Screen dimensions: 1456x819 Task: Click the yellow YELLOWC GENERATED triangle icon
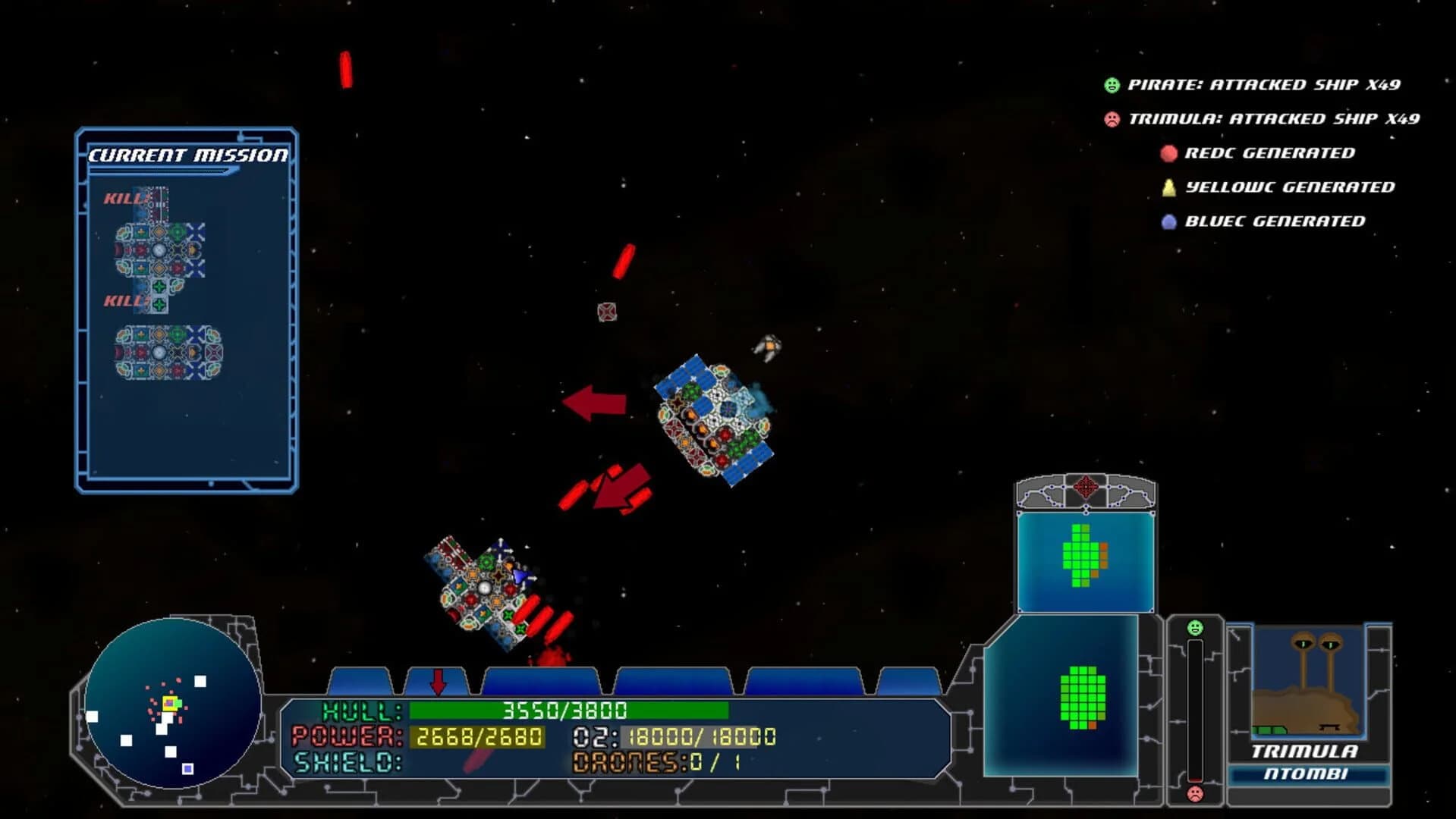[1168, 187]
